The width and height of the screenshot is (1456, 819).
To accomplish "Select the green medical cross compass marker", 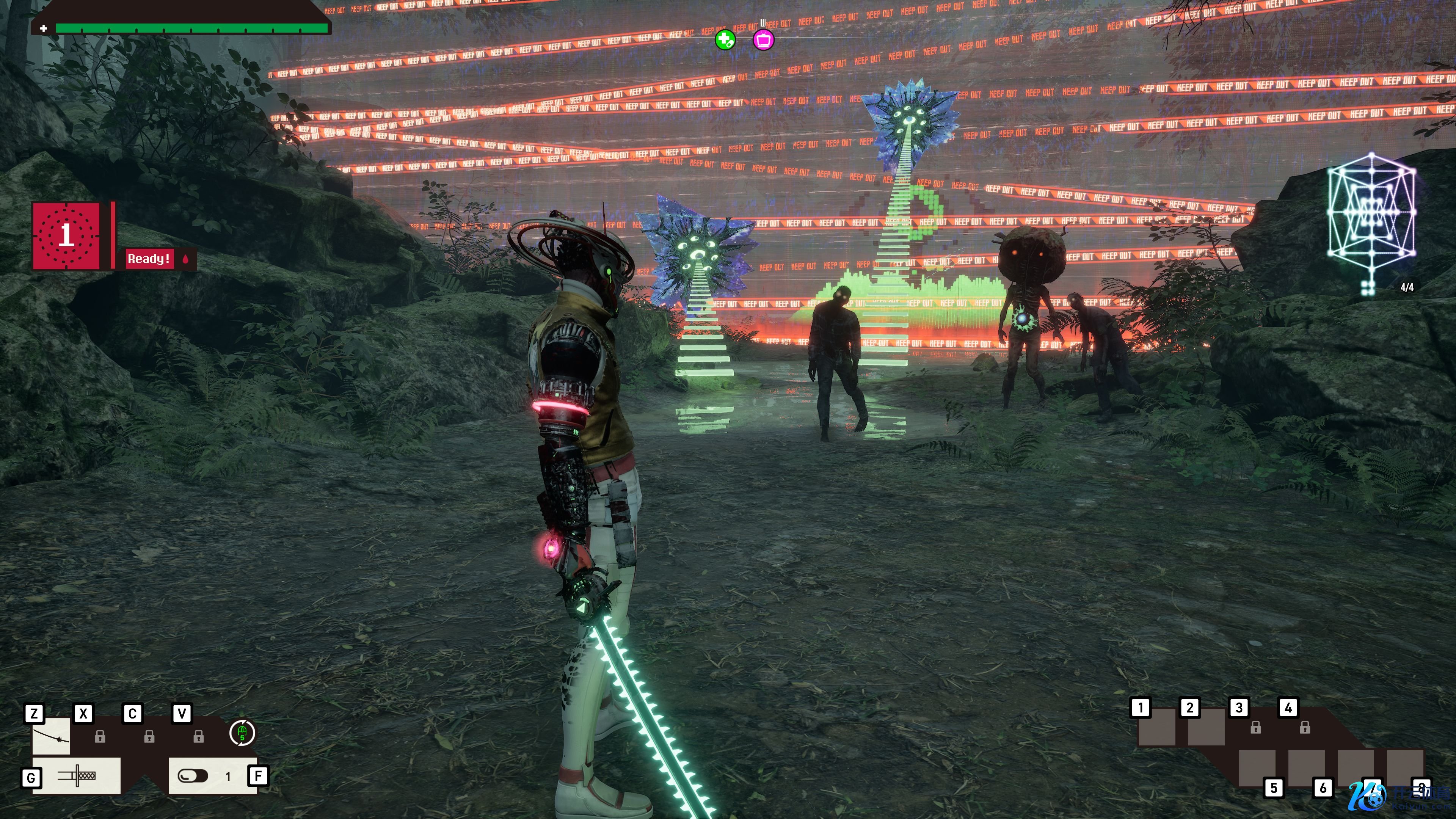I will point(725,40).
